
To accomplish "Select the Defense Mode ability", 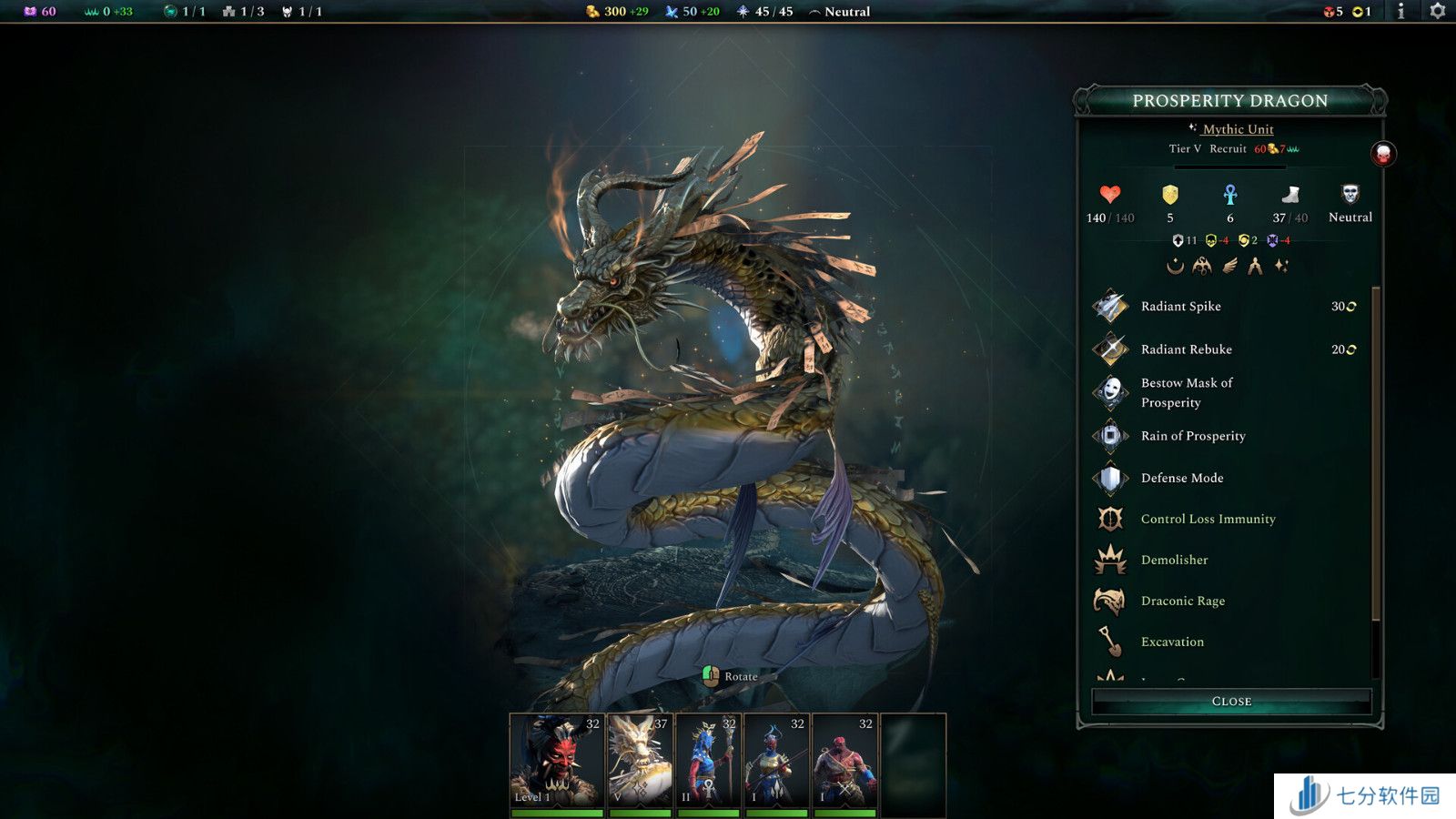I will click(x=1181, y=478).
